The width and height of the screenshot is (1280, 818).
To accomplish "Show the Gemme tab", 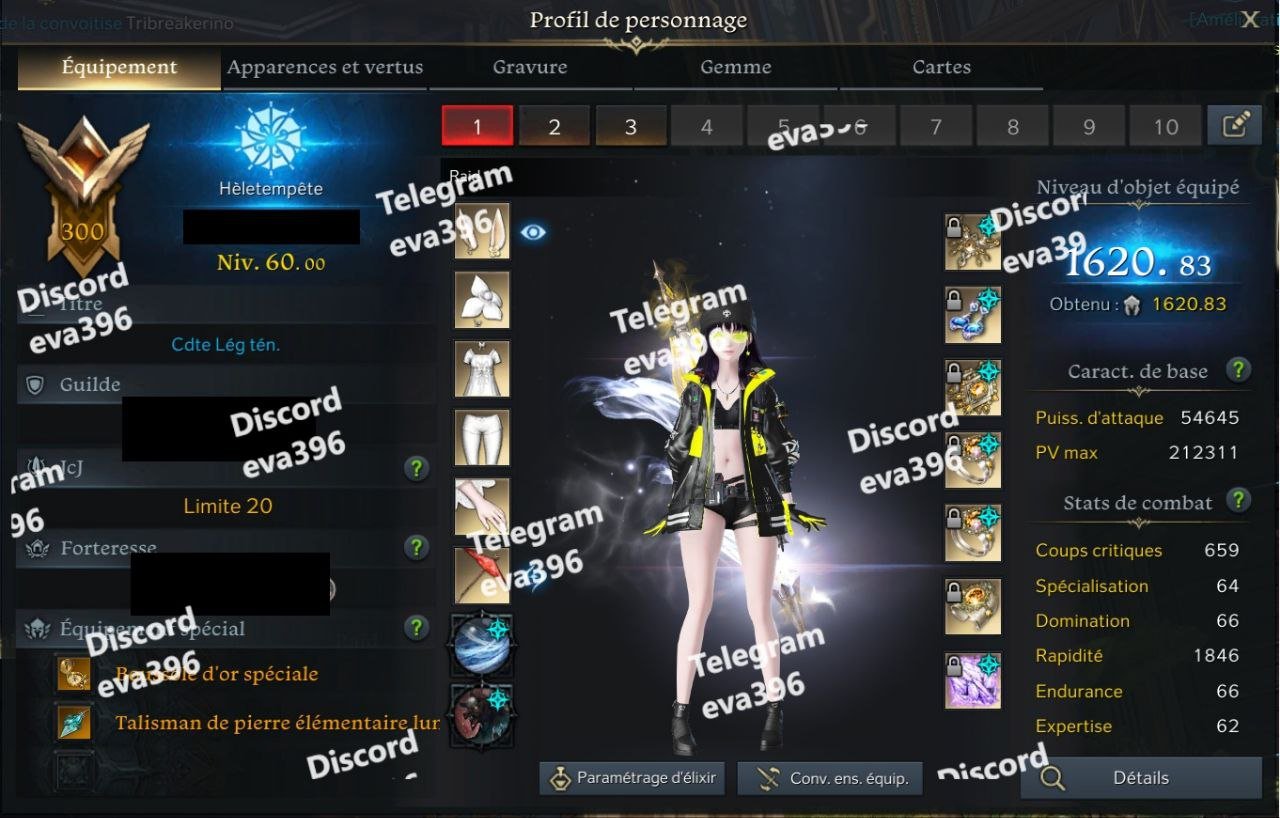I will [x=736, y=68].
